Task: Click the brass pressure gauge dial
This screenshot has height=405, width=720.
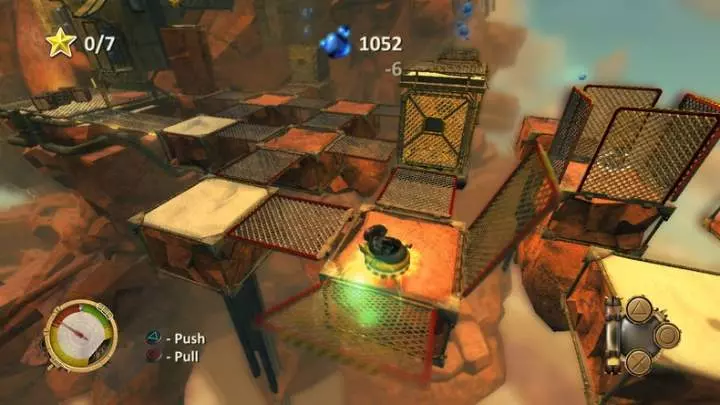Action: (x=81, y=336)
